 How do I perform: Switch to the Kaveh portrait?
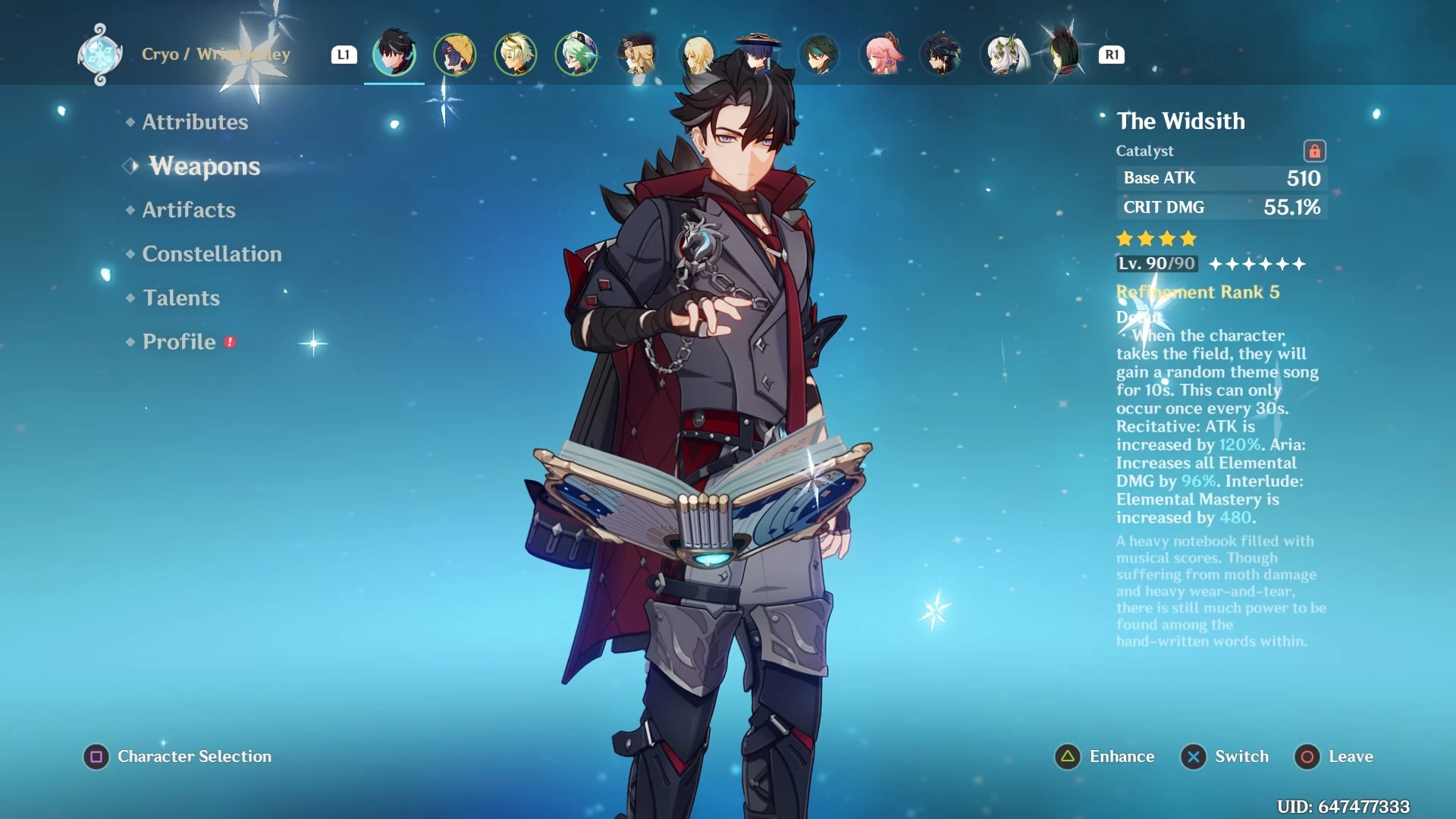516,54
